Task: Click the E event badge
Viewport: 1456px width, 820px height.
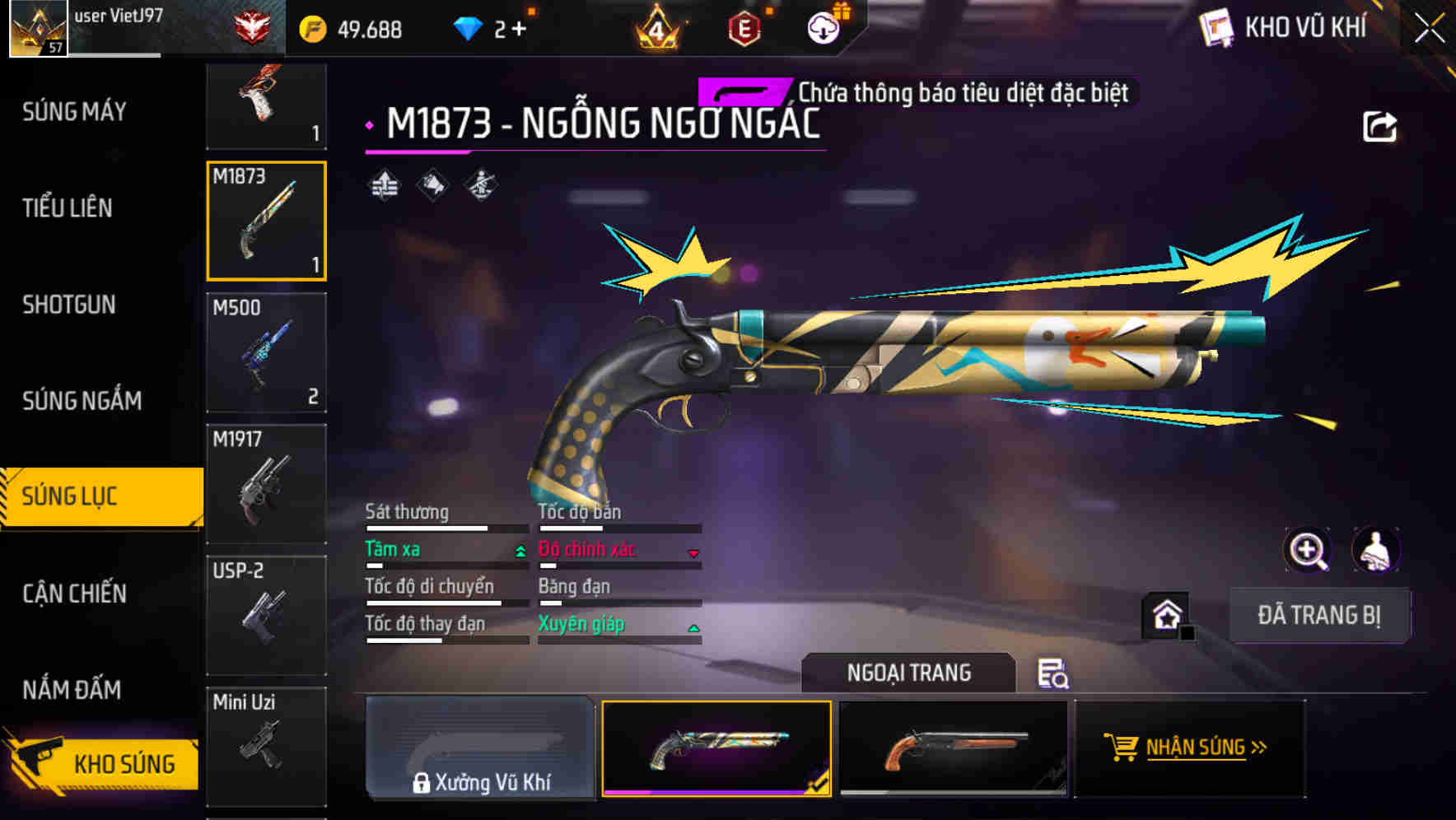Action: 745,26
